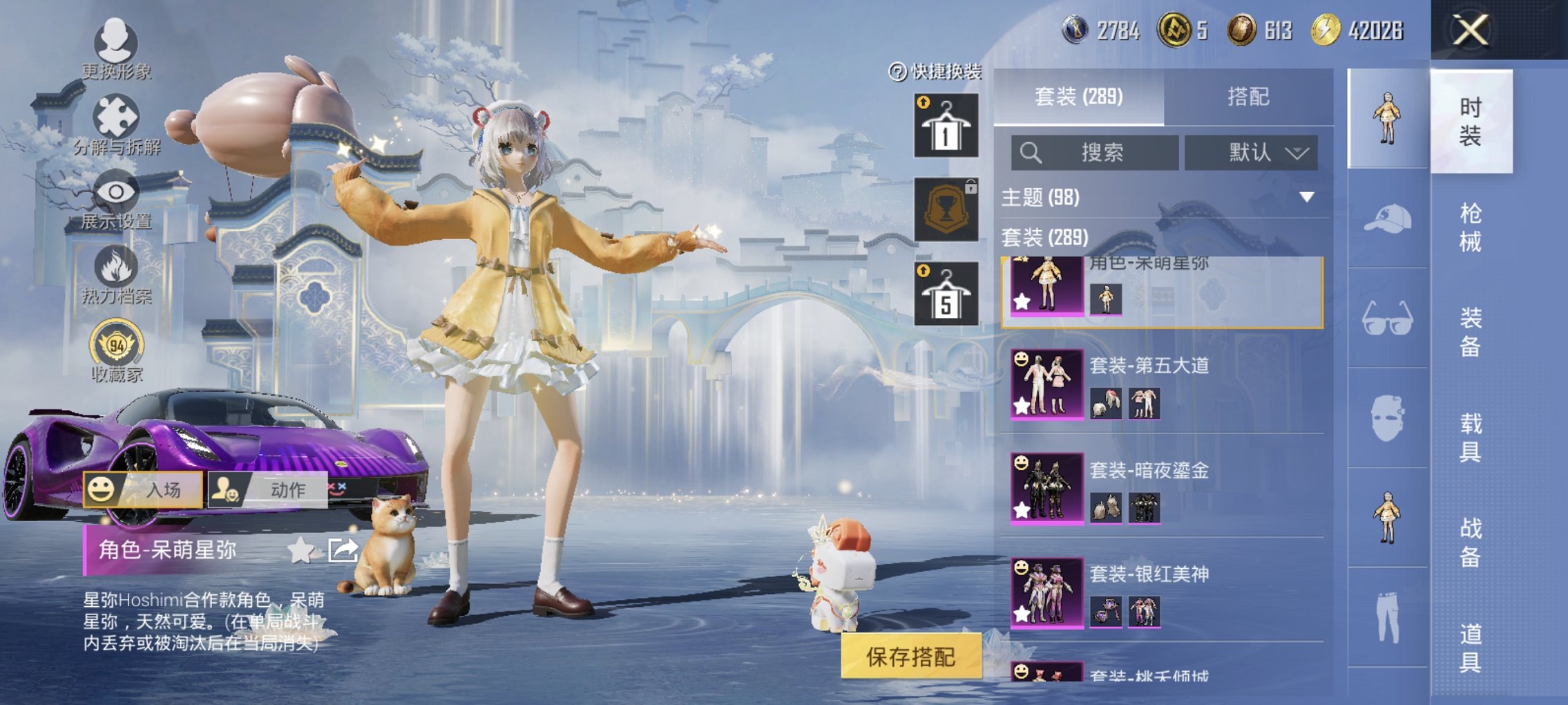Close the wardrobe with the X button

[x=1471, y=30]
